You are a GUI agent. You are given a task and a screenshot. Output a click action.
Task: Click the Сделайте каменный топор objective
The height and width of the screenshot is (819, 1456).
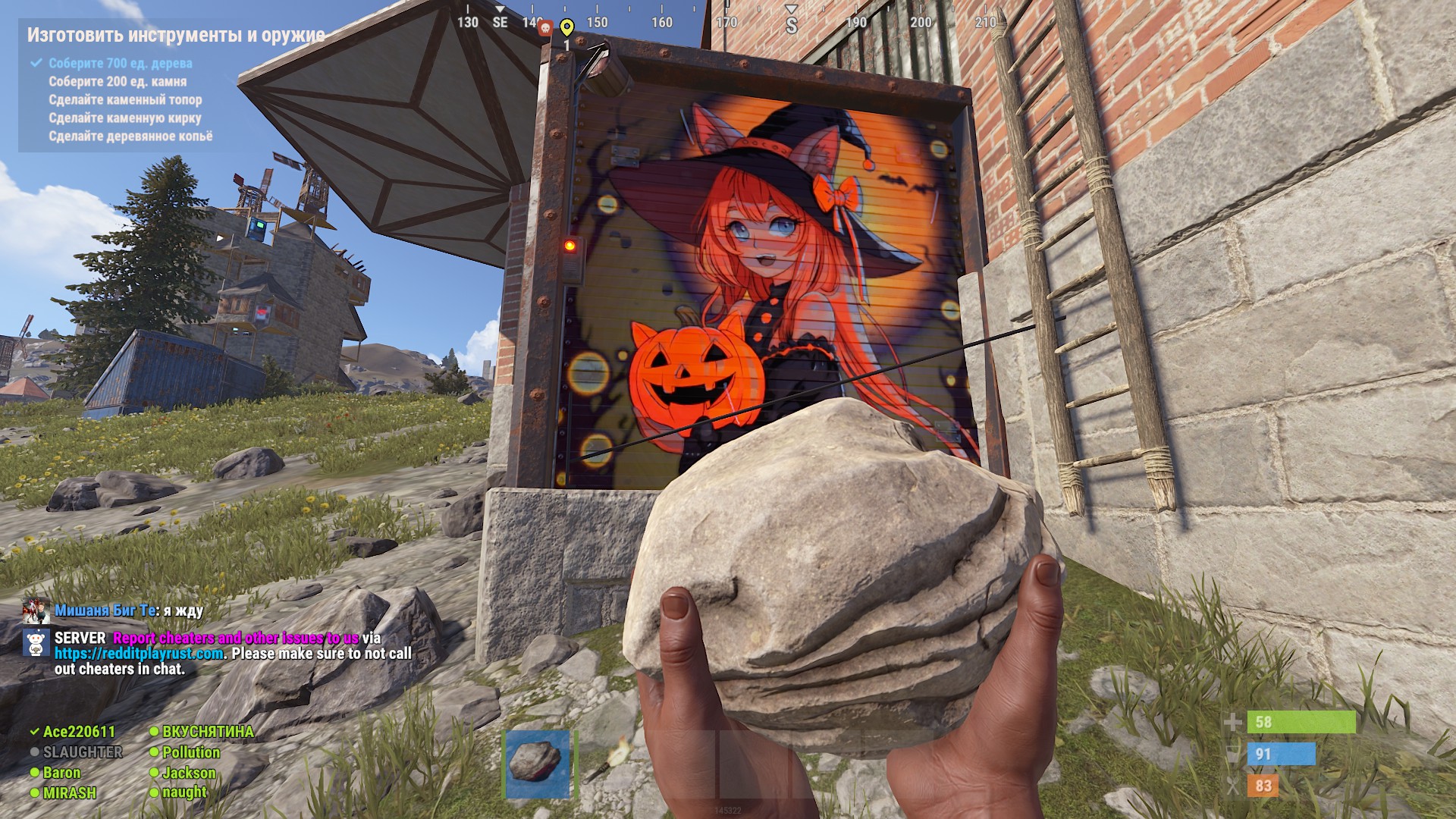[x=125, y=100]
